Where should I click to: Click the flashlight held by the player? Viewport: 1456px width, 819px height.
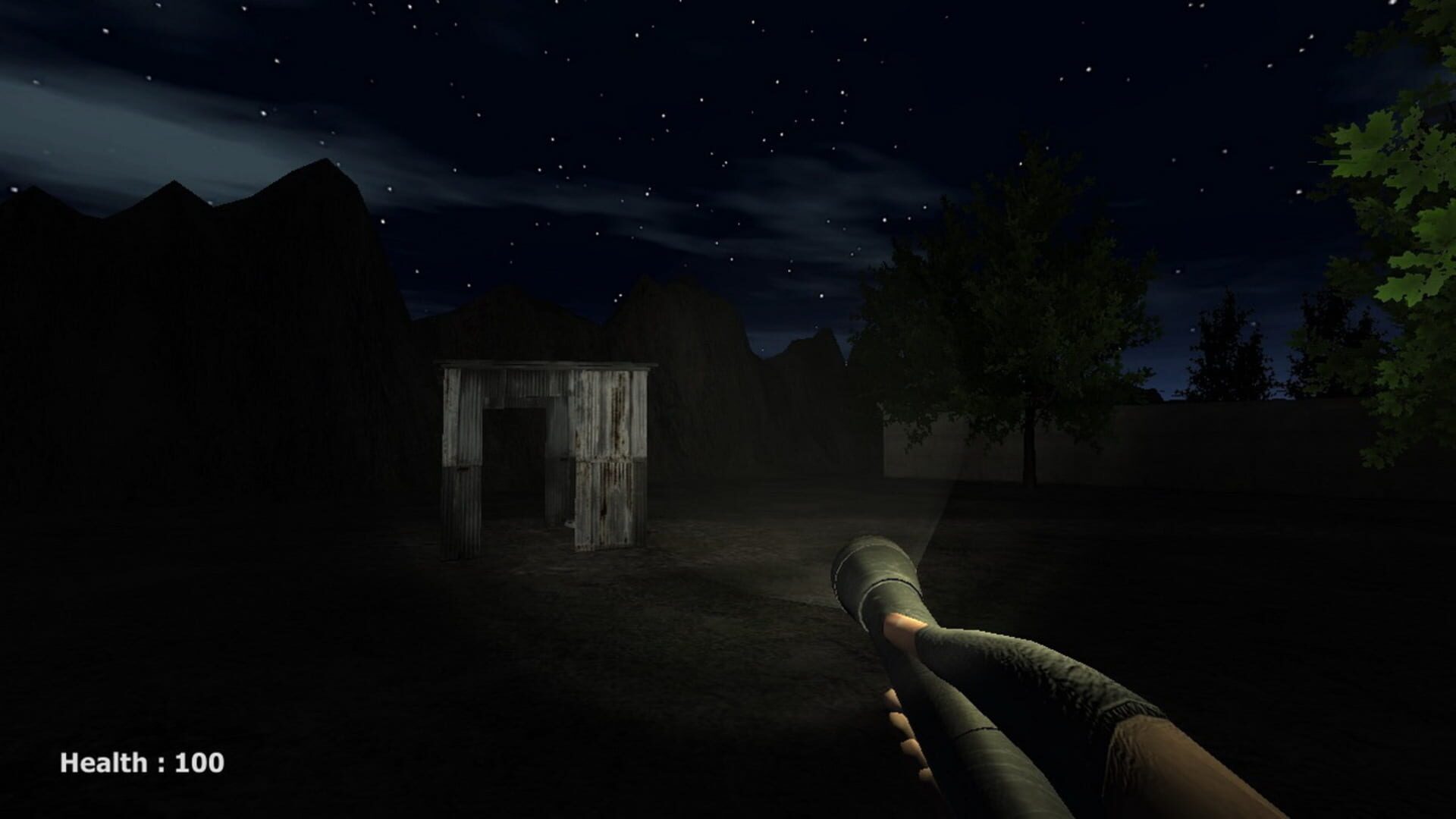[880, 576]
